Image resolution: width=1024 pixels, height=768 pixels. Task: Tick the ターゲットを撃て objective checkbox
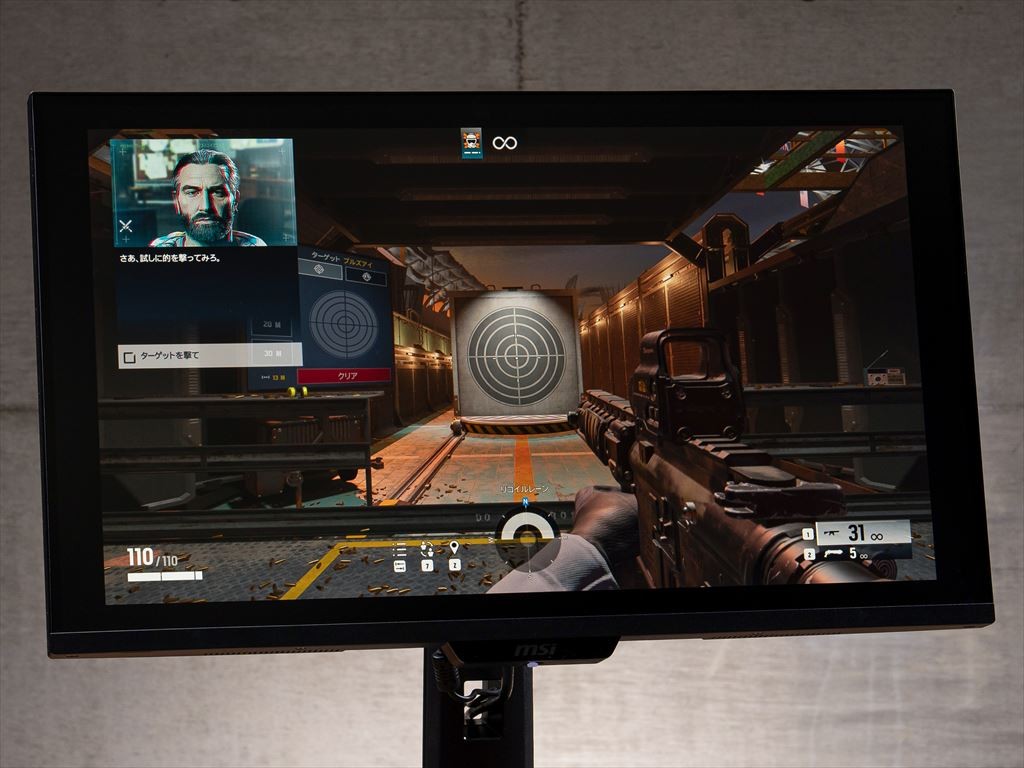(128, 357)
